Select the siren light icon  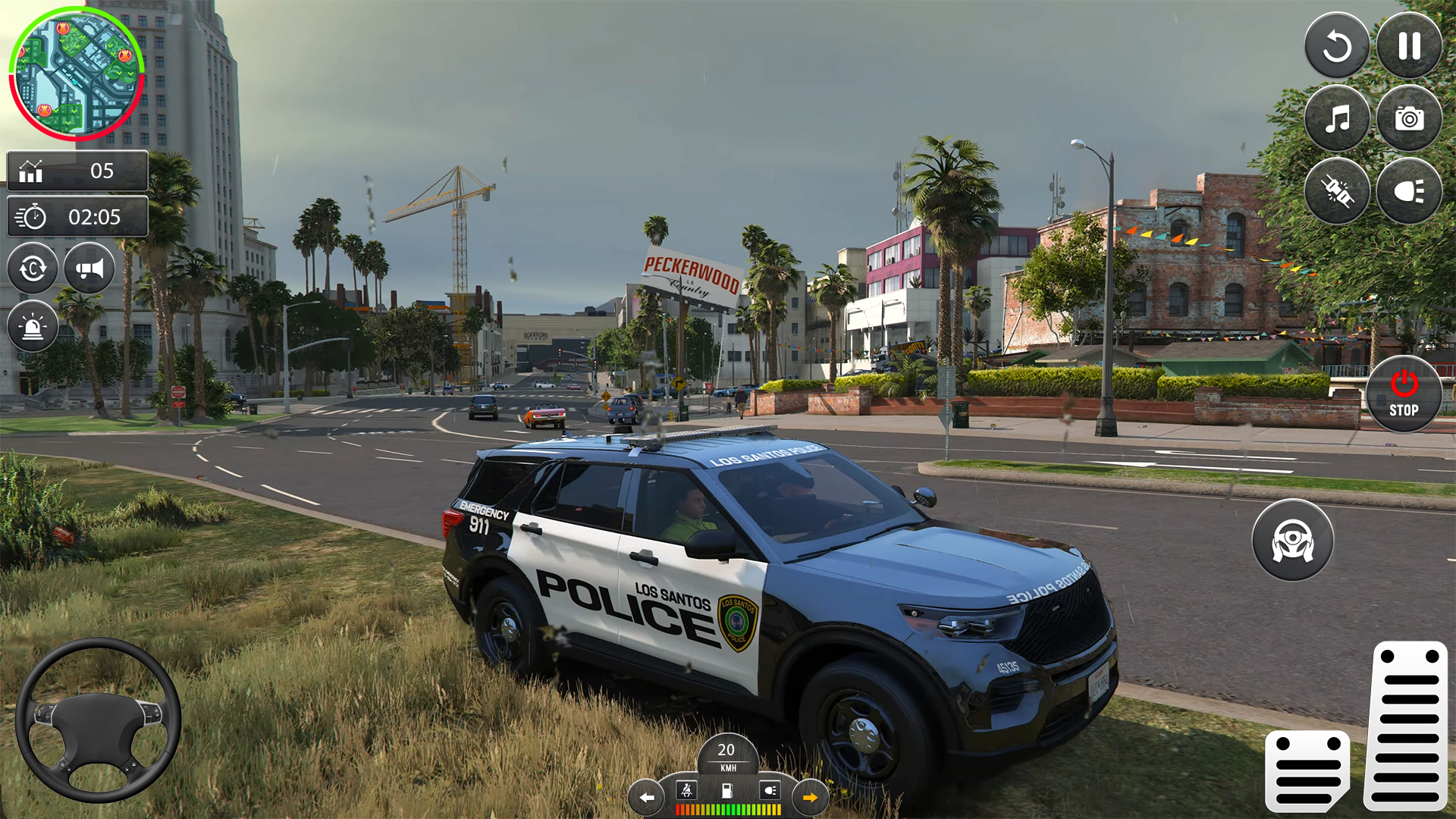point(32,326)
